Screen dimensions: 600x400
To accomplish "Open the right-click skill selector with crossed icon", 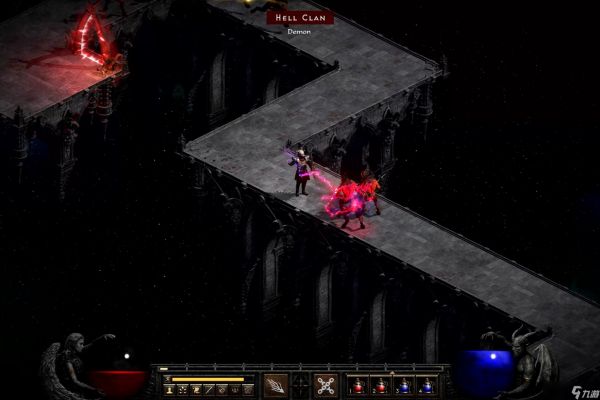I will (325, 385).
